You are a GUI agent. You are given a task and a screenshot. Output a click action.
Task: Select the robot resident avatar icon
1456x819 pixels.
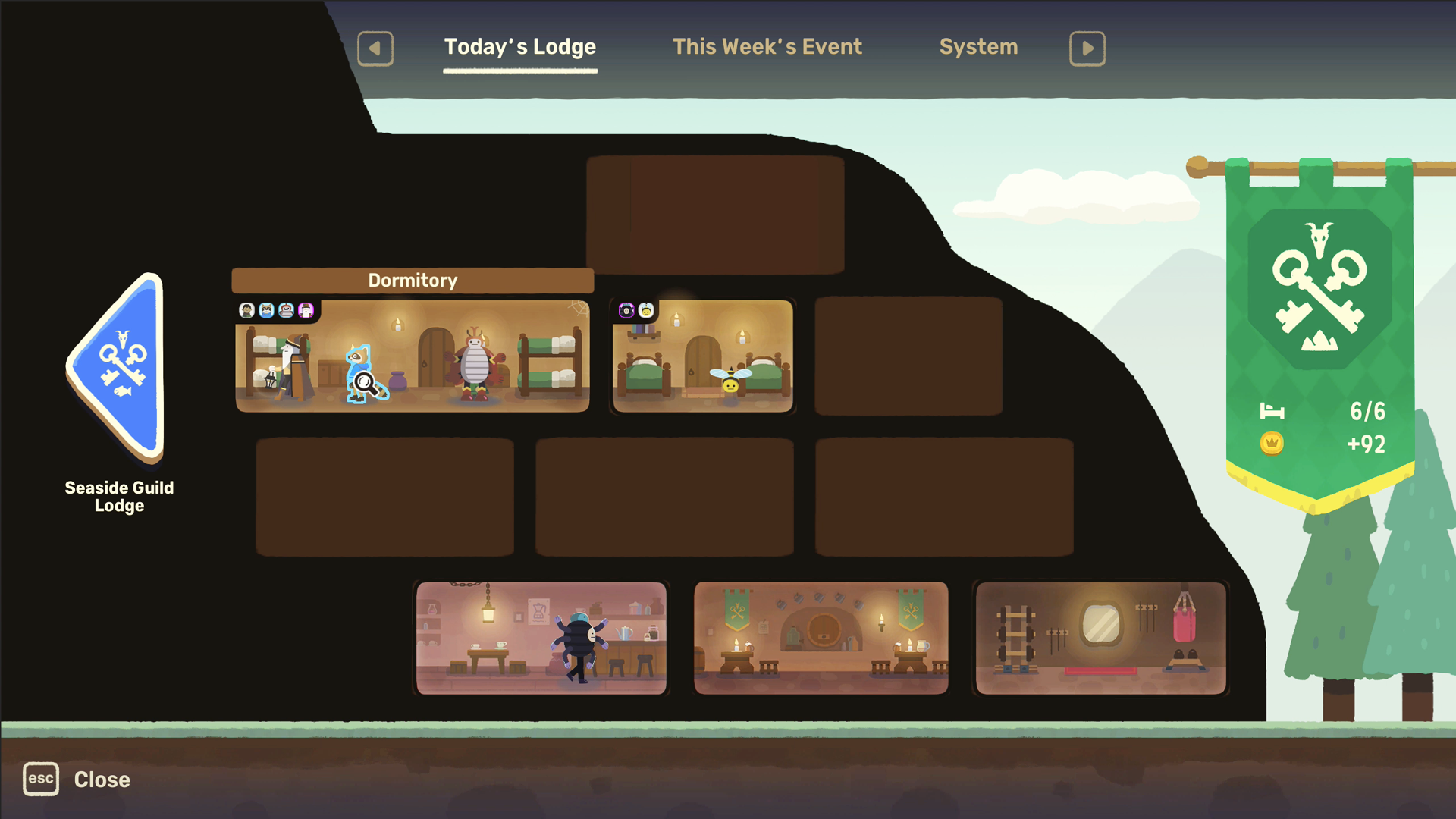pos(287,310)
